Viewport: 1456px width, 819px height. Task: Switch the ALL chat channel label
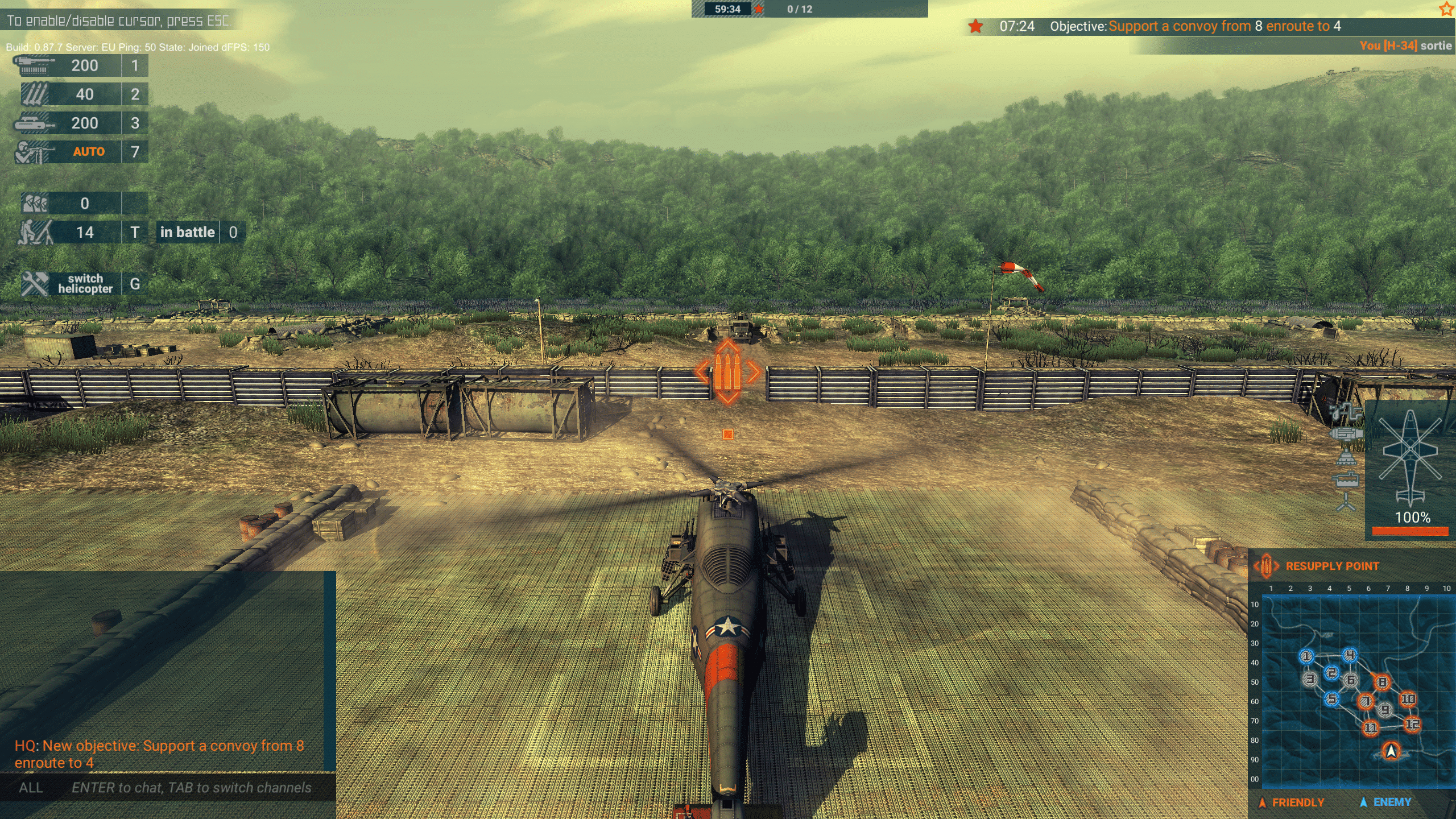[x=31, y=788]
